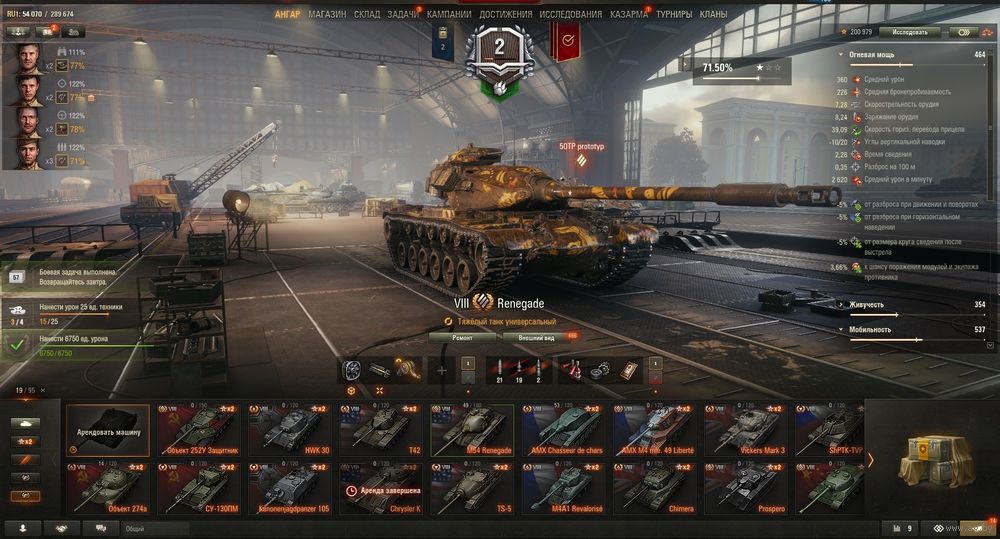Collapse the Огневая мощь stats section
Viewport: 1000px width, 539px height.
tap(841, 54)
